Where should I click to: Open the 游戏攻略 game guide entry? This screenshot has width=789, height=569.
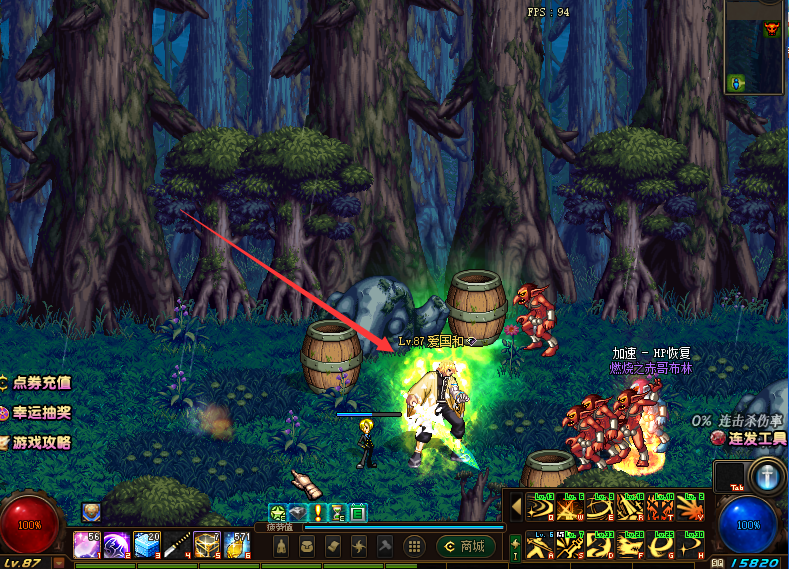click(36, 442)
